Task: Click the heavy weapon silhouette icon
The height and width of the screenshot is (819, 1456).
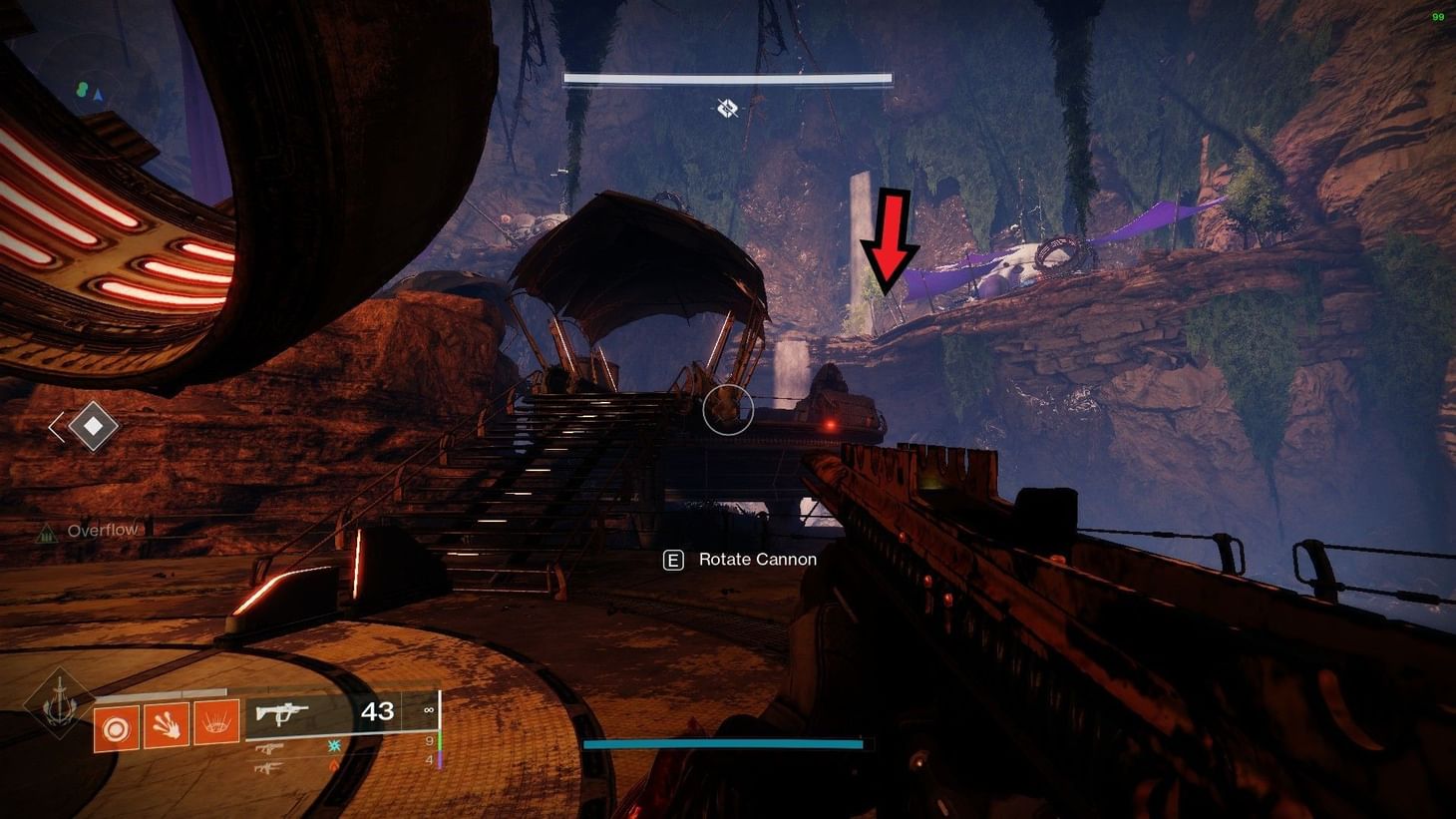Action: [267, 766]
